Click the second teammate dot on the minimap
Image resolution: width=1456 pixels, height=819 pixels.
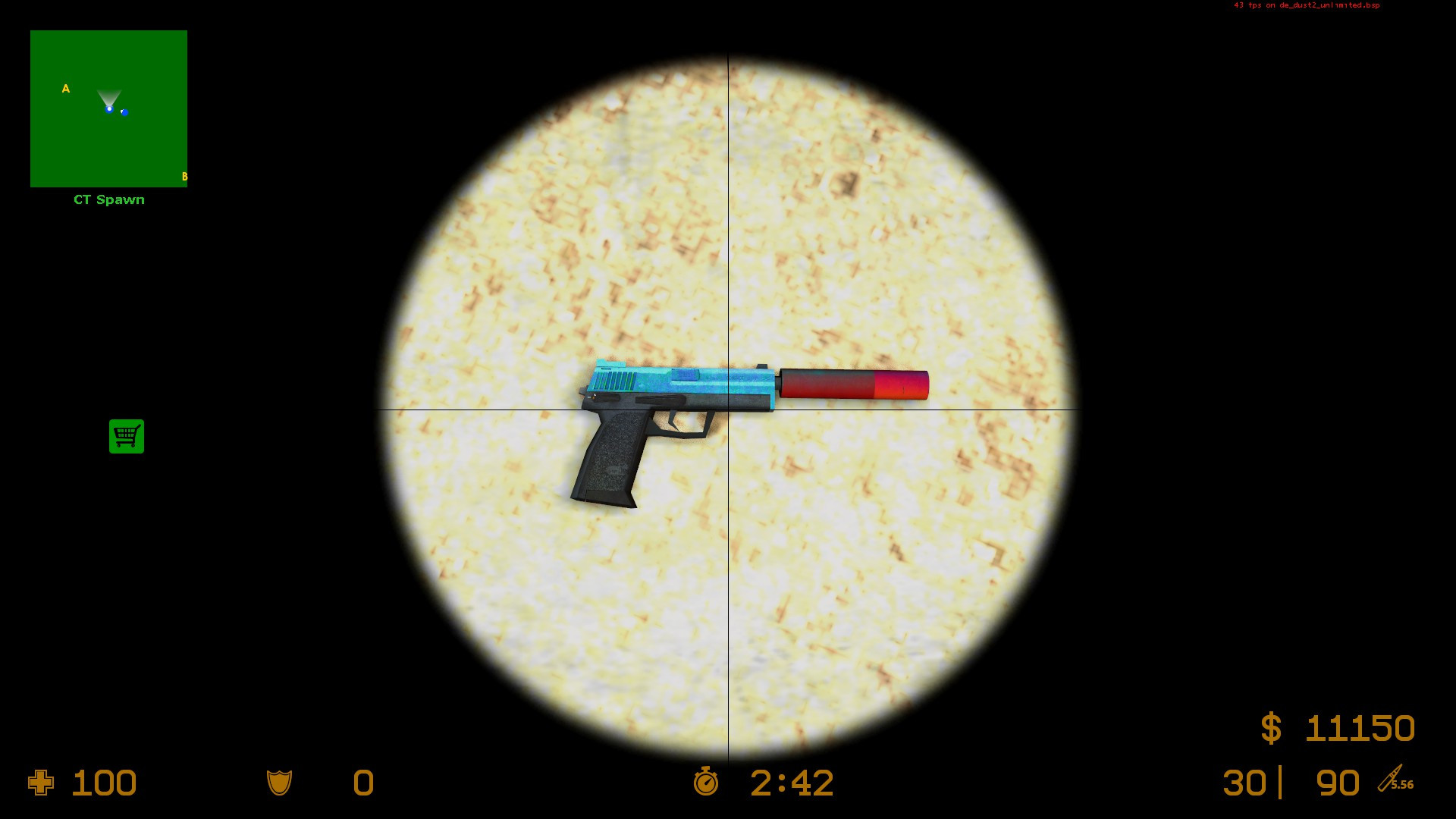coord(124,111)
